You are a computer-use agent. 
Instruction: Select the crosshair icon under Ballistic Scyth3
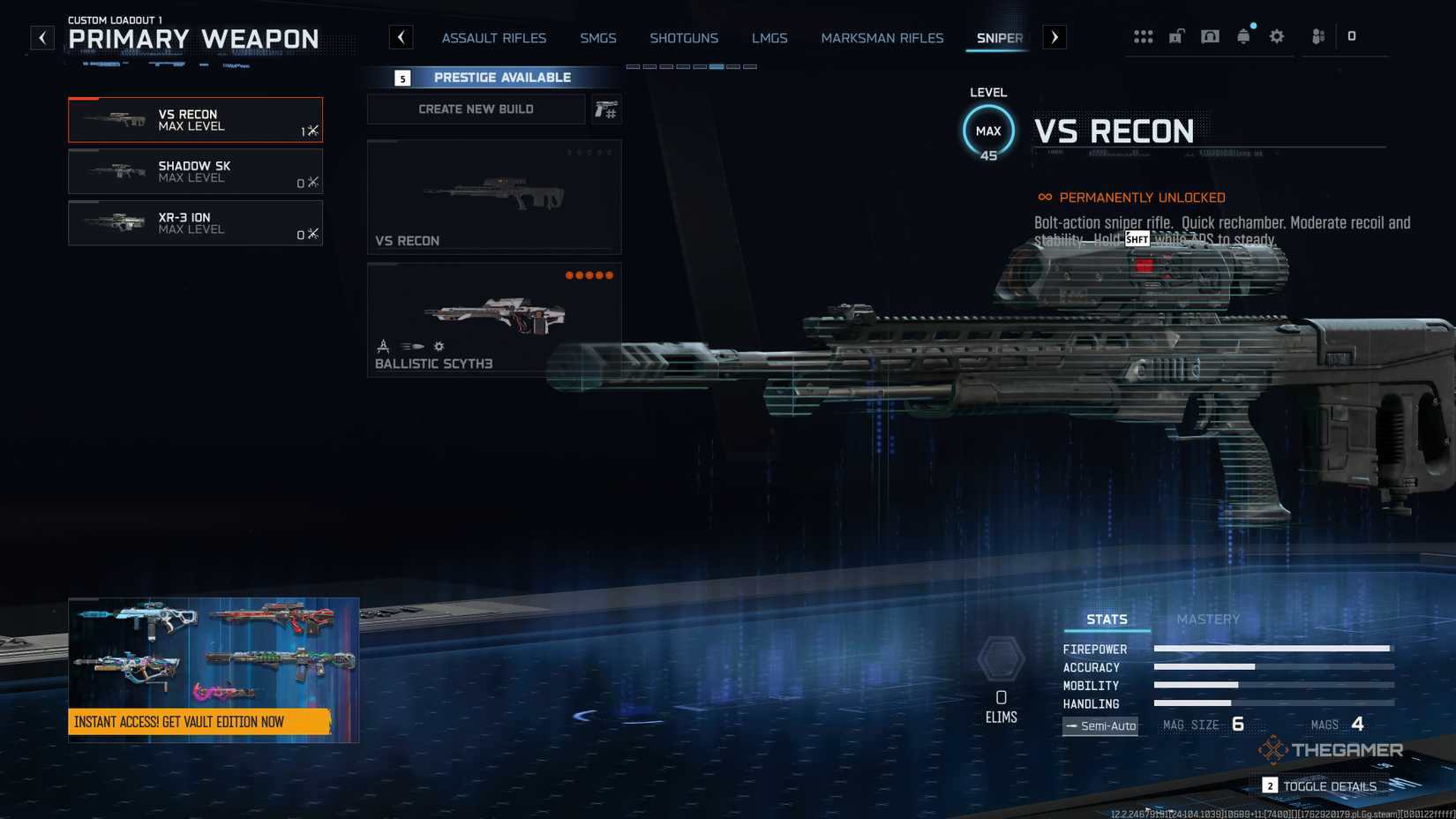[x=384, y=346]
